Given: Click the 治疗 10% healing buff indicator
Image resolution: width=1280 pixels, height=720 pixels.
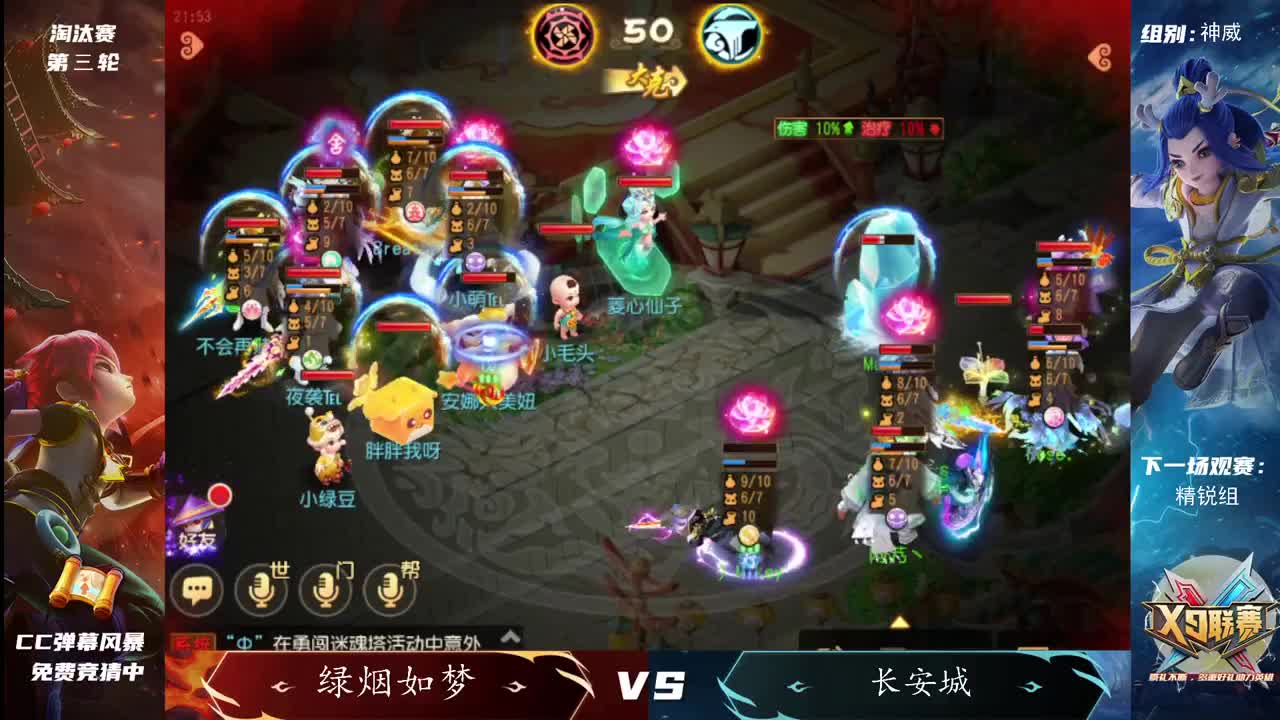Looking at the screenshot, I should (x=898, y=130).
